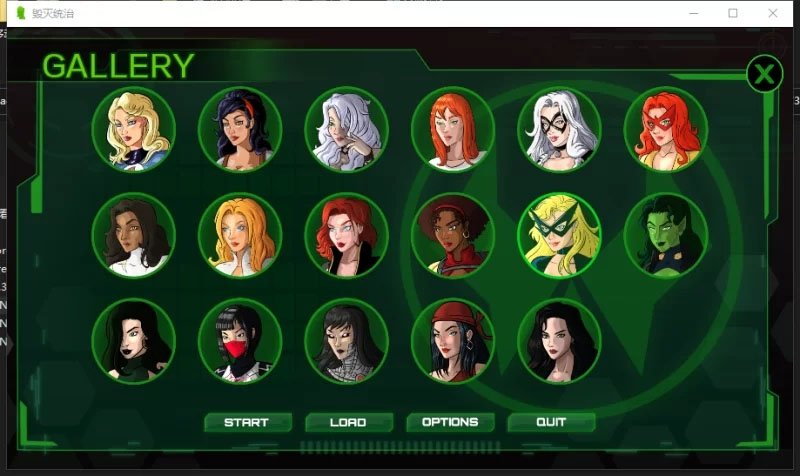The width and height of the screenshot is (800, 476).
Task: Select the green-skinned woman portrait
Action: click(x=665, y=235)
